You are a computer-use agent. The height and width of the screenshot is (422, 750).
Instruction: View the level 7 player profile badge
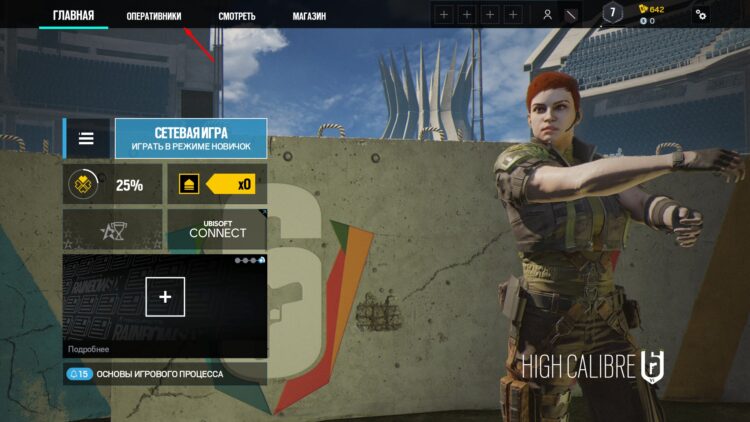coord(613,12)
